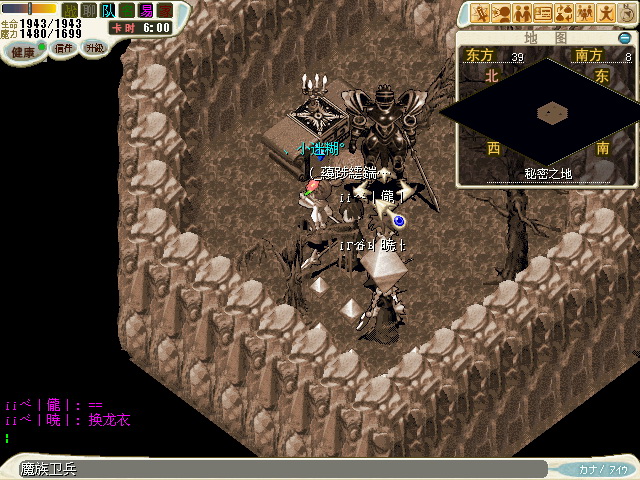Image resolution: width=640 pixels, height=480 pixels.
Task: Choose the arms-spread figure action icon
Action: (x=606, y=13)
